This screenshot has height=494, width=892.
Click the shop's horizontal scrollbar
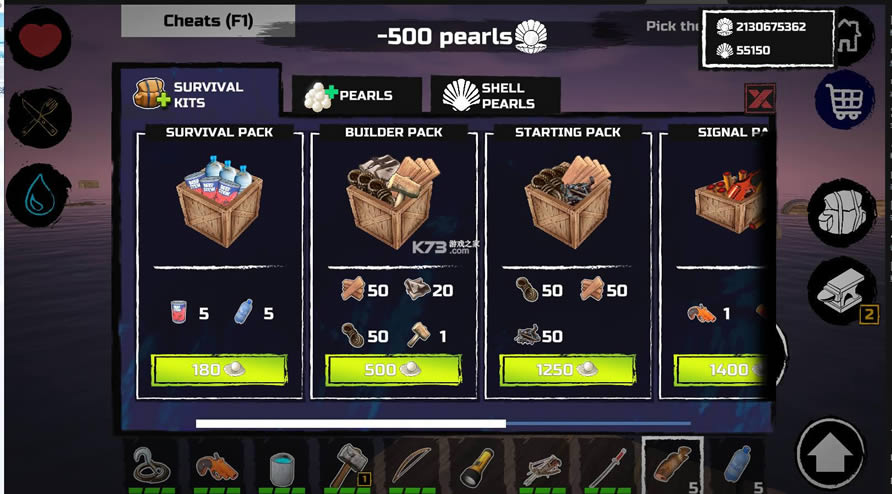coord(350,423)
